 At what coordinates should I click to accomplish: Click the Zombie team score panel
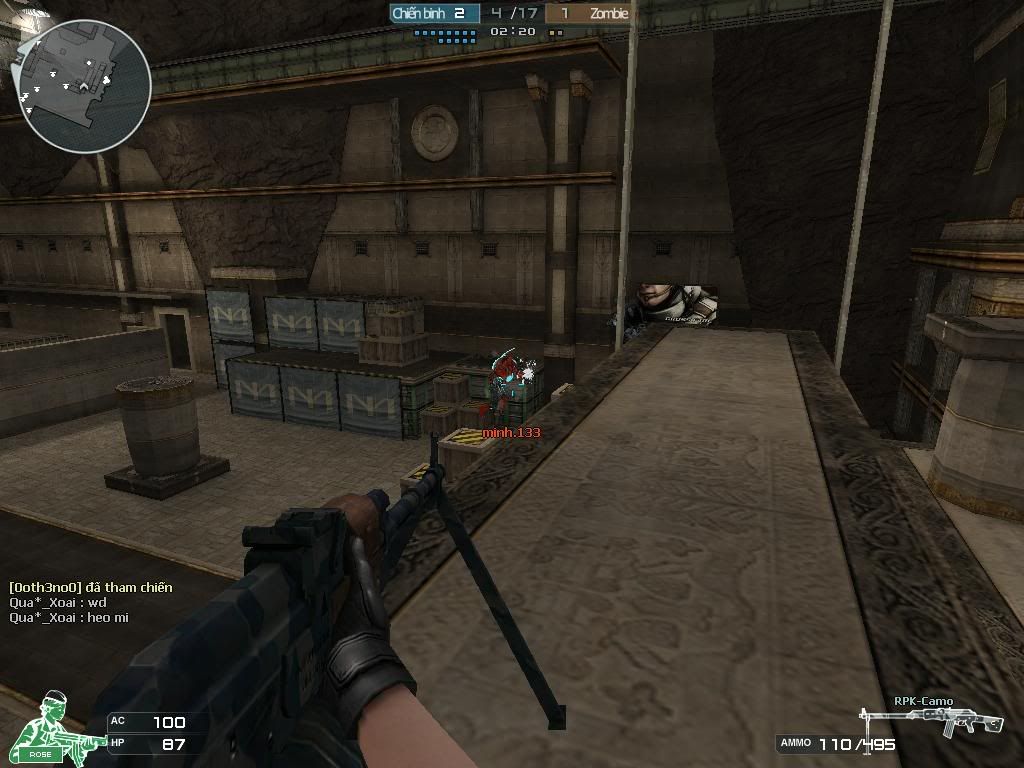click(590, 14)
